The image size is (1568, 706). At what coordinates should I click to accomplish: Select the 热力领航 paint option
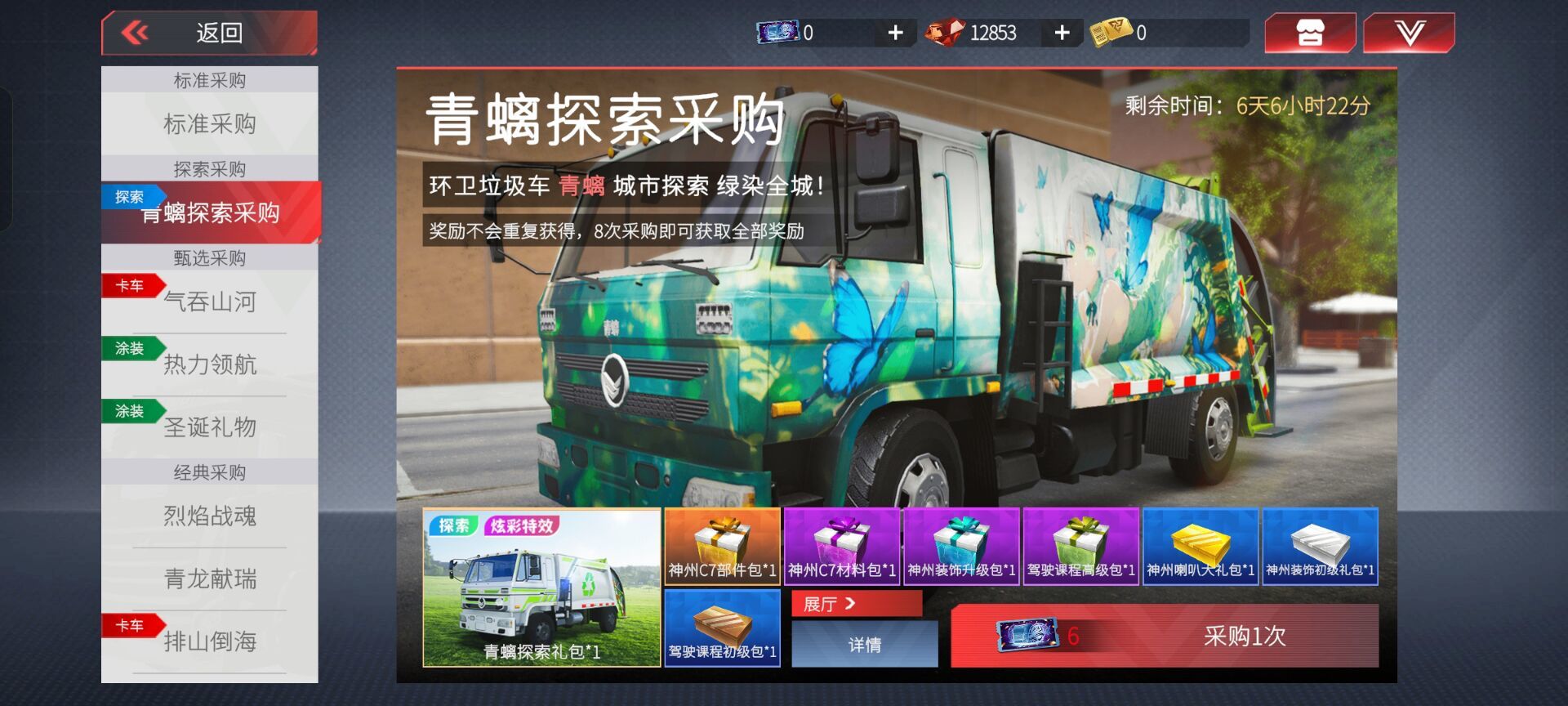tap(209, 366)
